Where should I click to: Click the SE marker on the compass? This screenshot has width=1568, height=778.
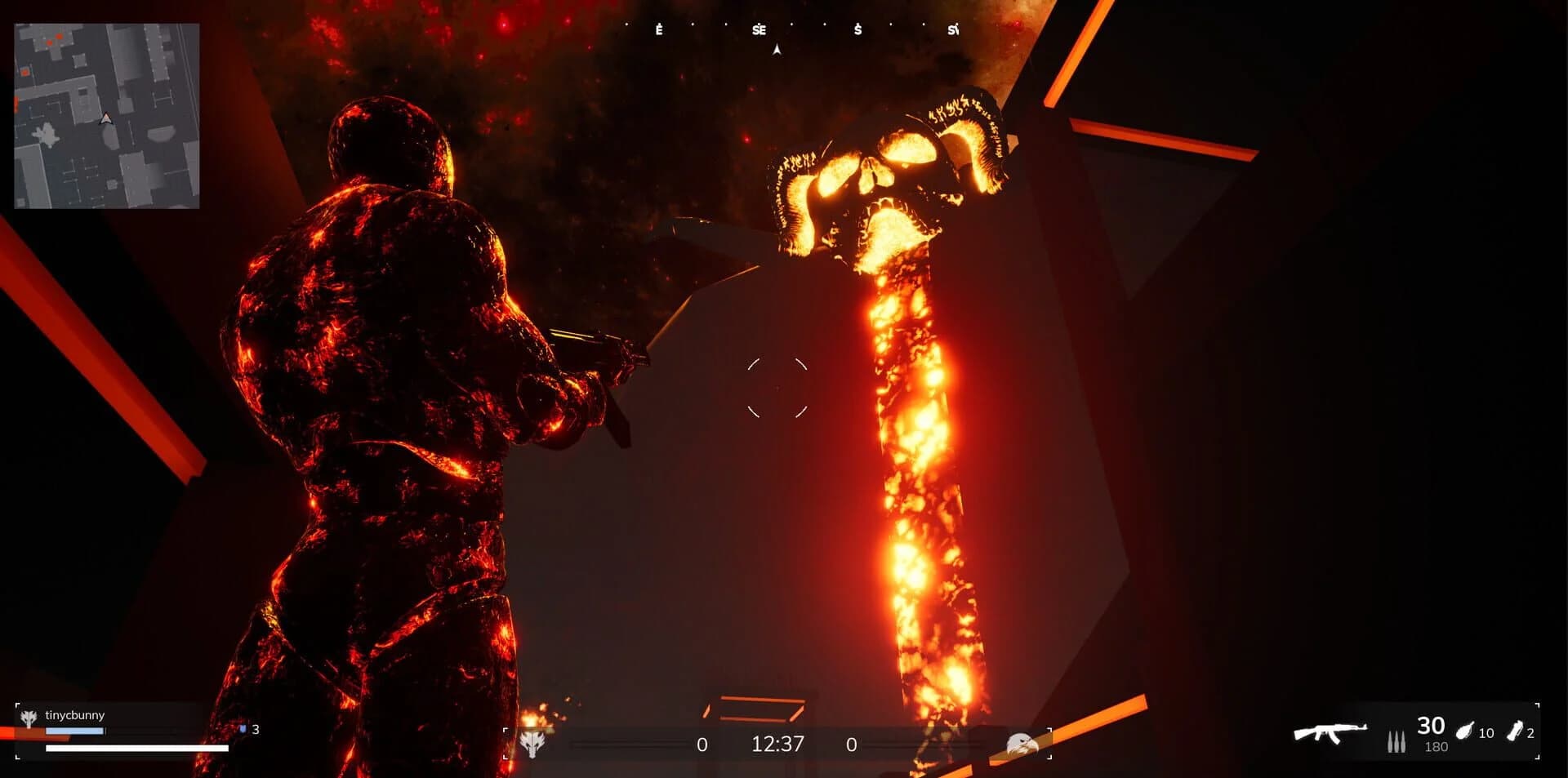coord(759,31)
